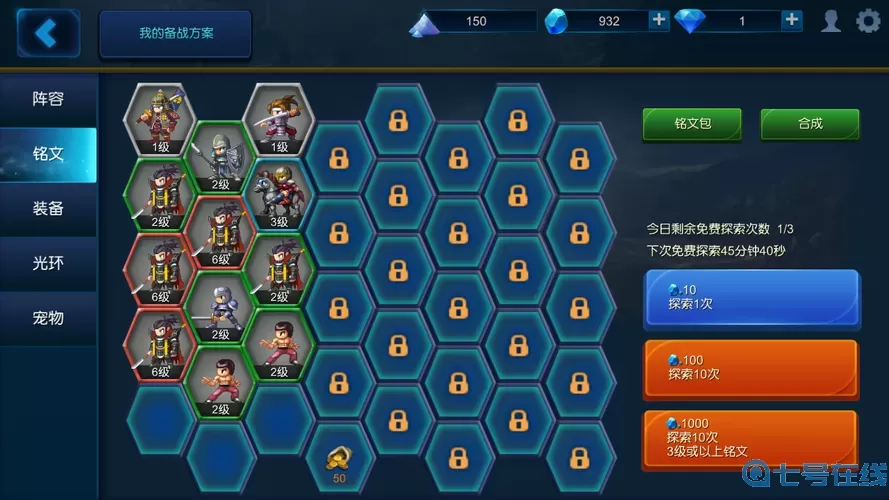Open the 装备 tab

[48, 208]
